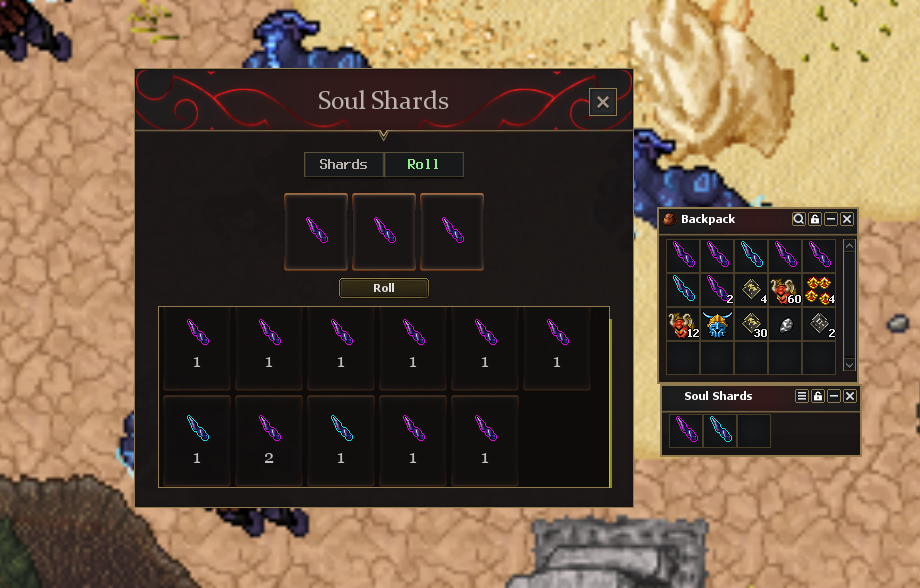Image resolution: width=920 pixels, height=588 pixels.
Task: Toggle the Backpack lock icon
Action: [815, 219]
